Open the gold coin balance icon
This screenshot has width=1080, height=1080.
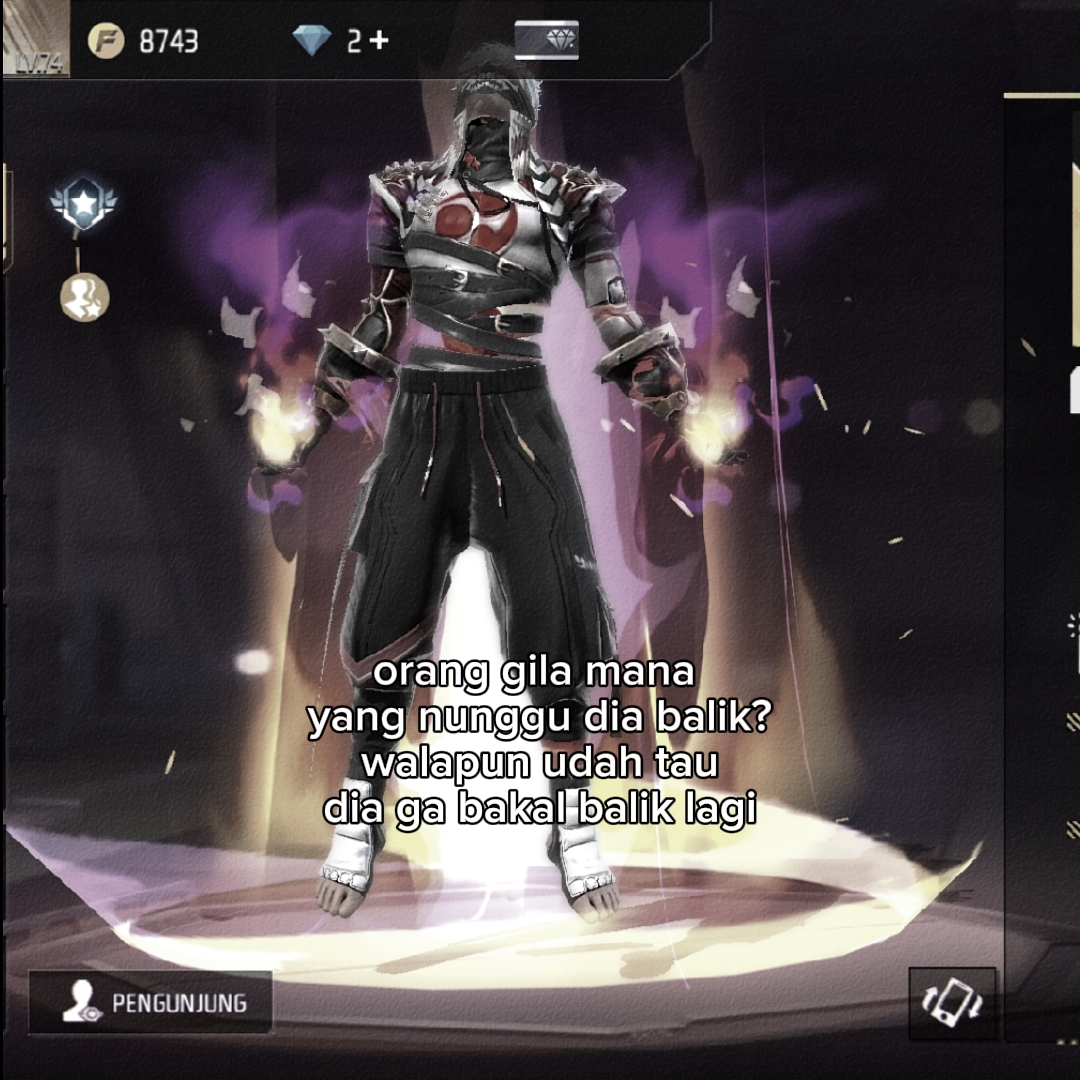pyautogui.click(x=105, y=41)
